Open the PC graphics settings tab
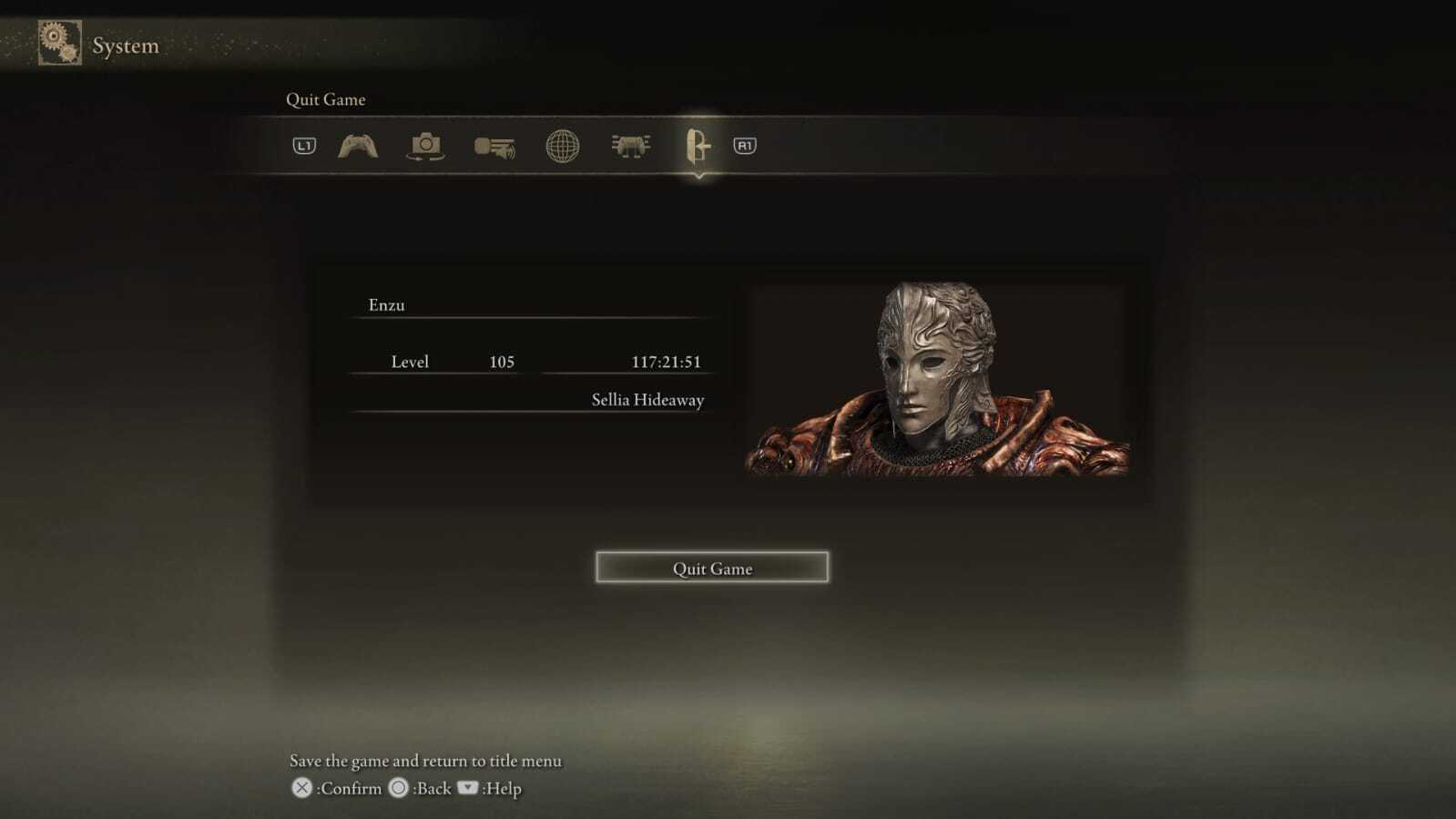The height and width of the screenshot is (819, 1456). coord(630,146)
